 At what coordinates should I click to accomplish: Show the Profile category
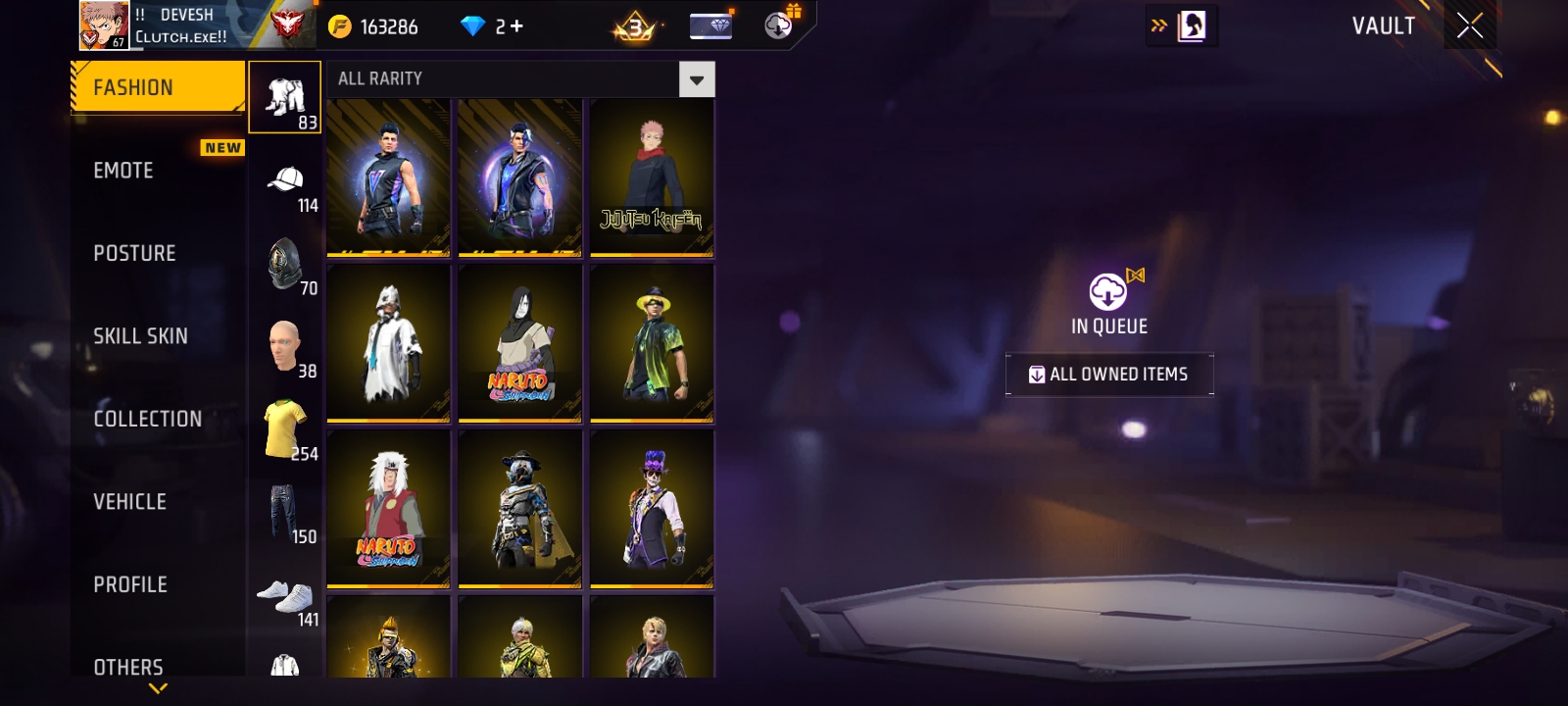click(x=130, y=584)
